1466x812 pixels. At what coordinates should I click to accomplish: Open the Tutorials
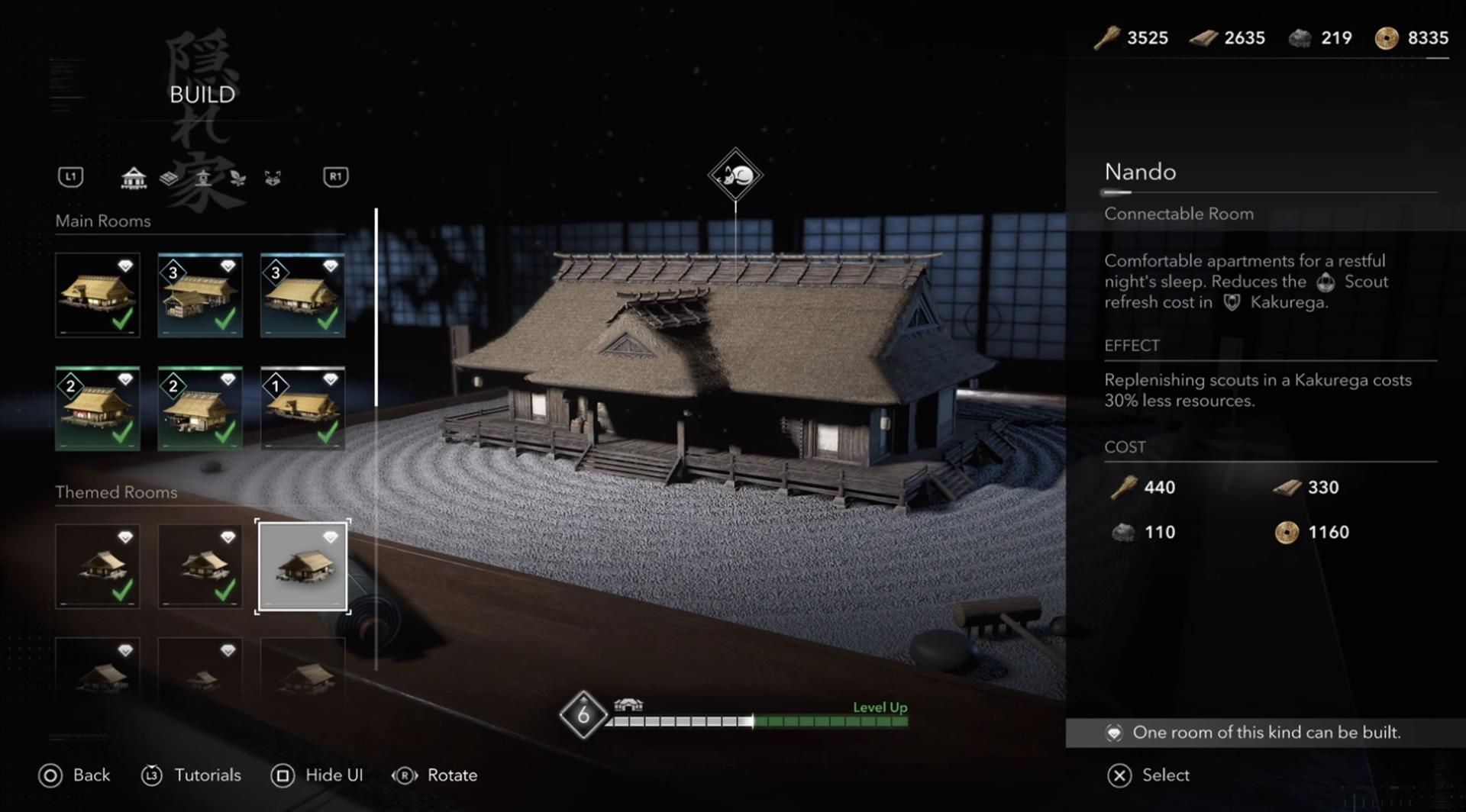(x=192, y=775)
